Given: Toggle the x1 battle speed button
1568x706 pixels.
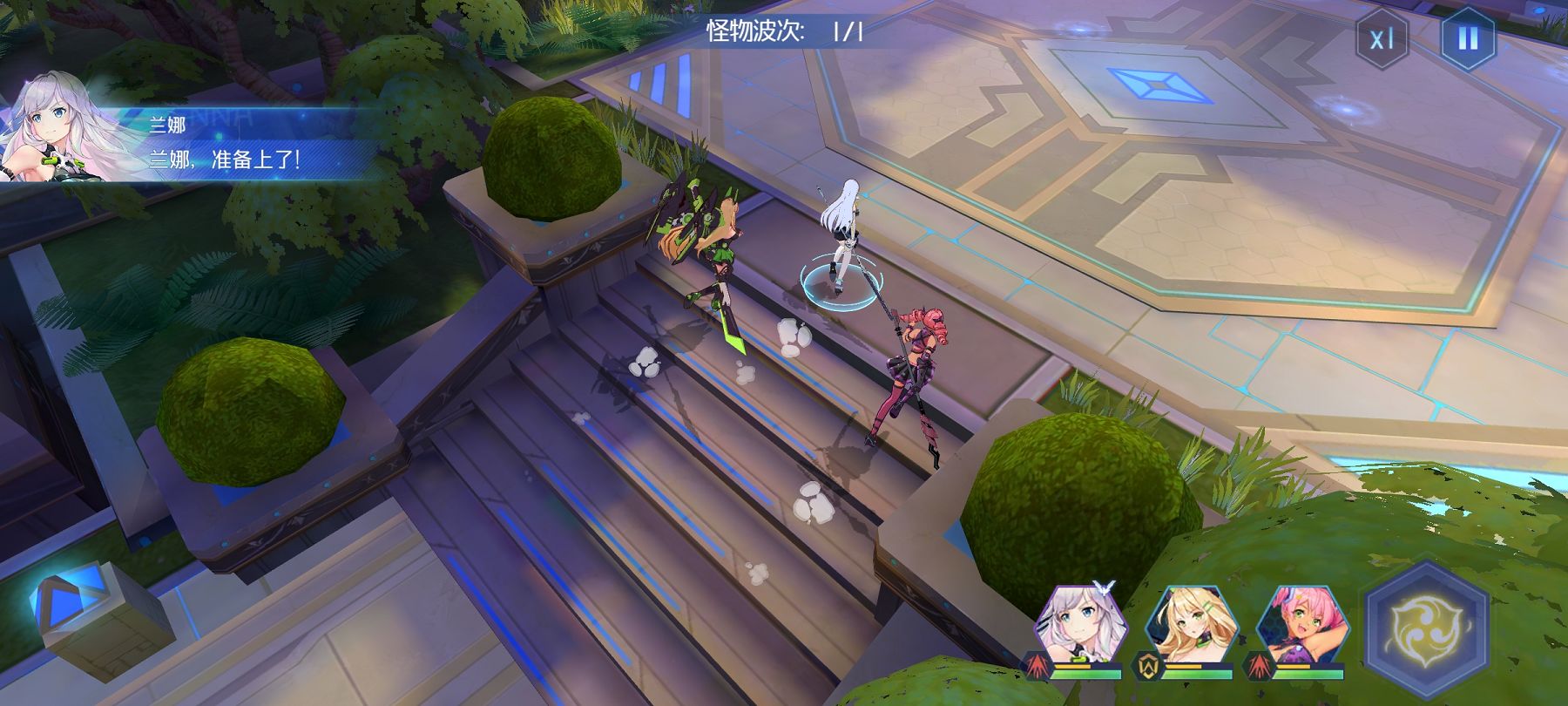Looking at the screenshot, I should (1382, 39).
